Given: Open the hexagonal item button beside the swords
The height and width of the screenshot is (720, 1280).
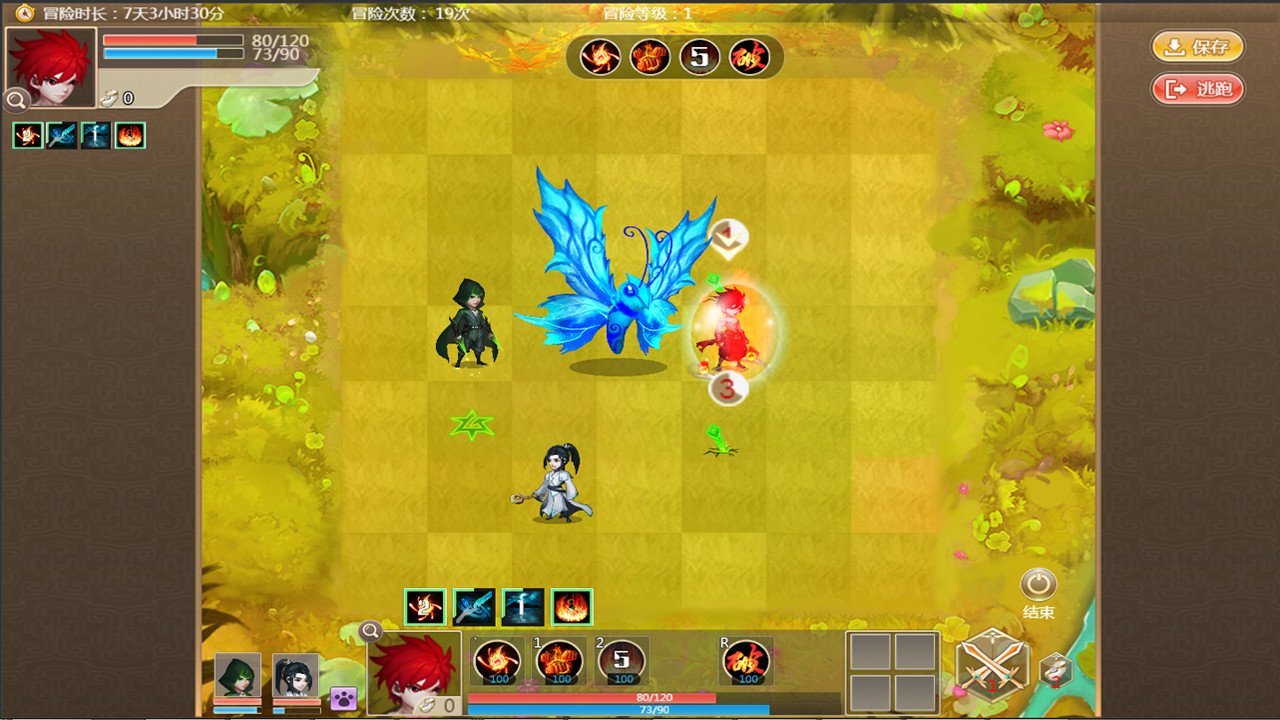Looking at the screenshot, I should tap(1055, 671).
